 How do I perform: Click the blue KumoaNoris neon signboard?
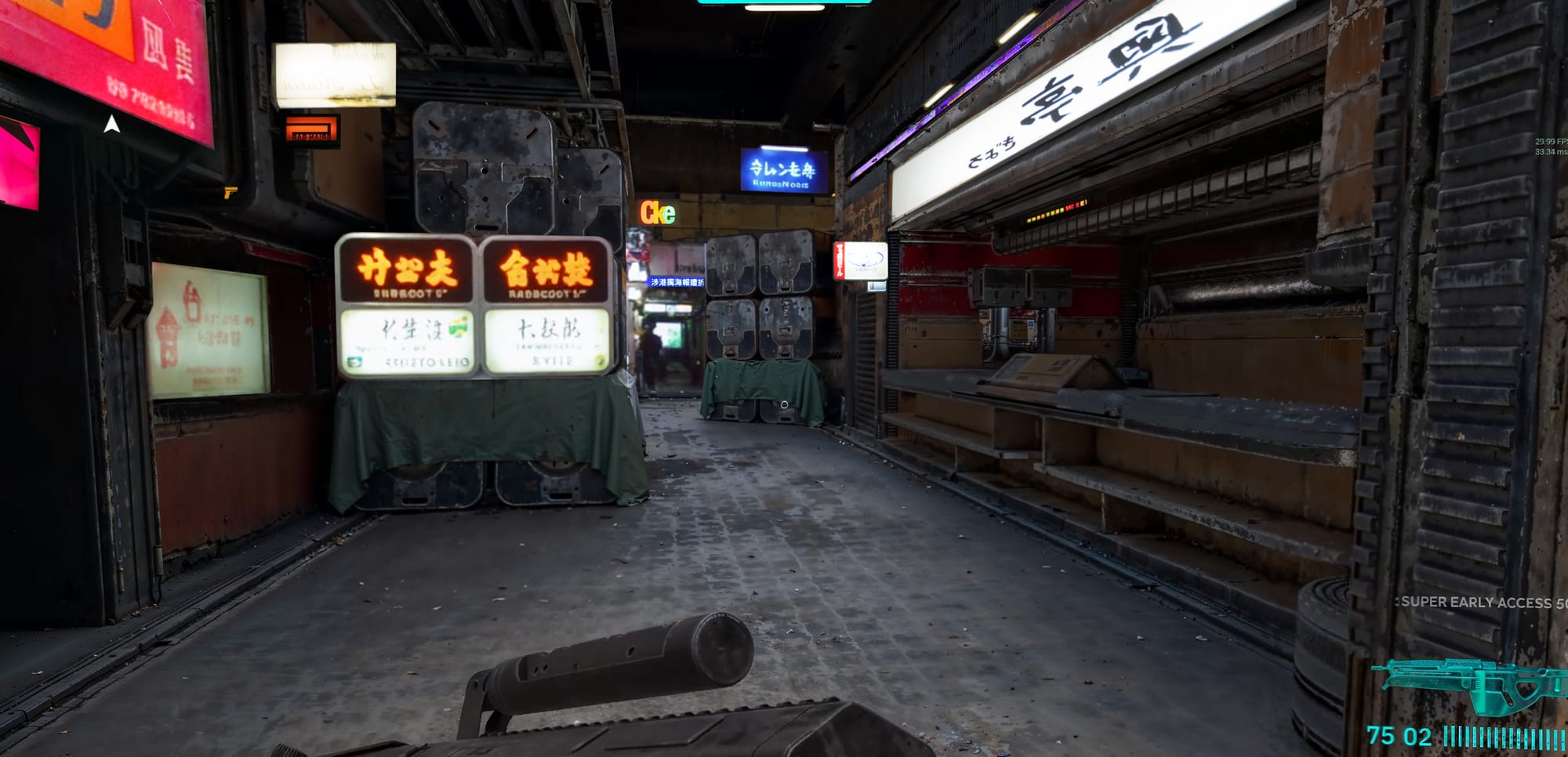pyautogui.click(x=783, y=171)
